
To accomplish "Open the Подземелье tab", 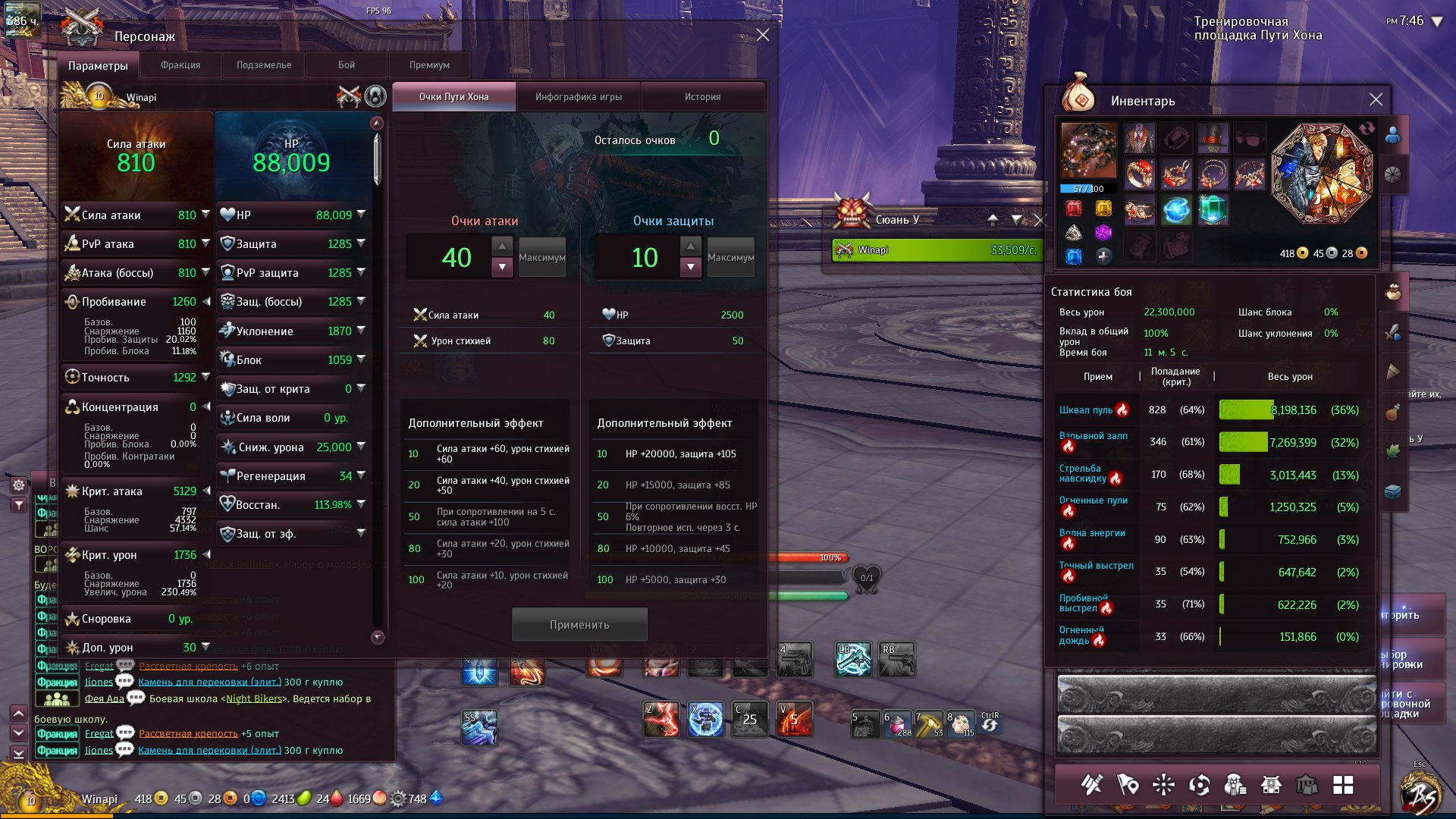I will (264, 65).
